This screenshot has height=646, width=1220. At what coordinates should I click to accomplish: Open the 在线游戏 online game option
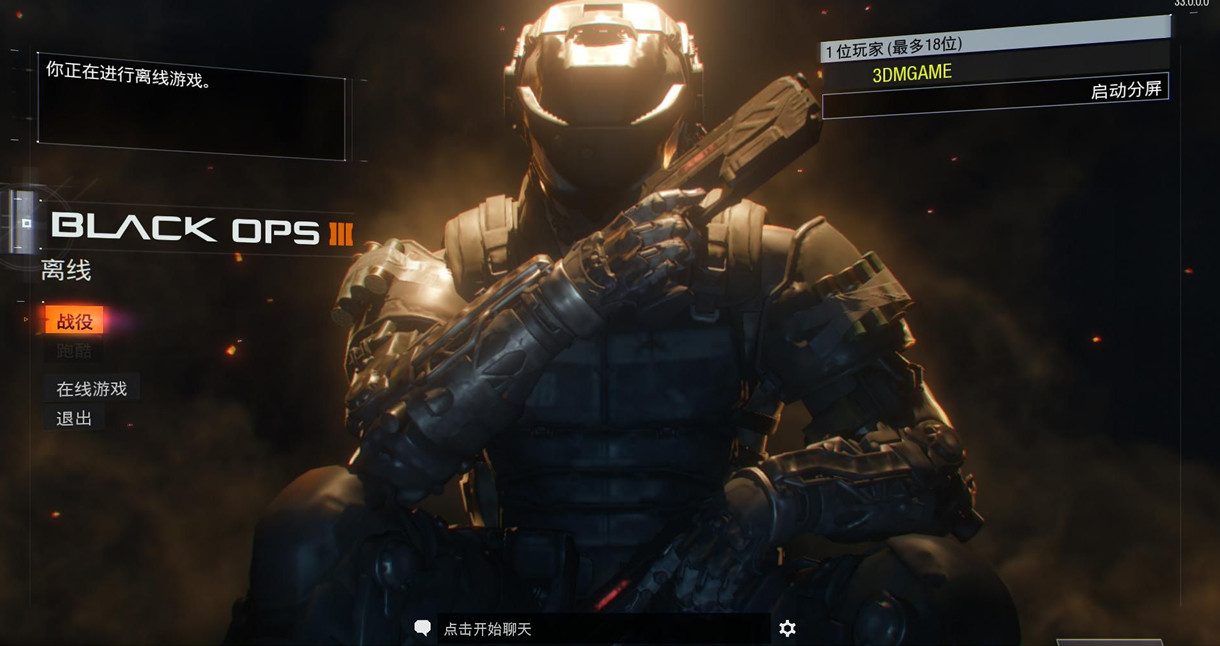click(91, 389)
